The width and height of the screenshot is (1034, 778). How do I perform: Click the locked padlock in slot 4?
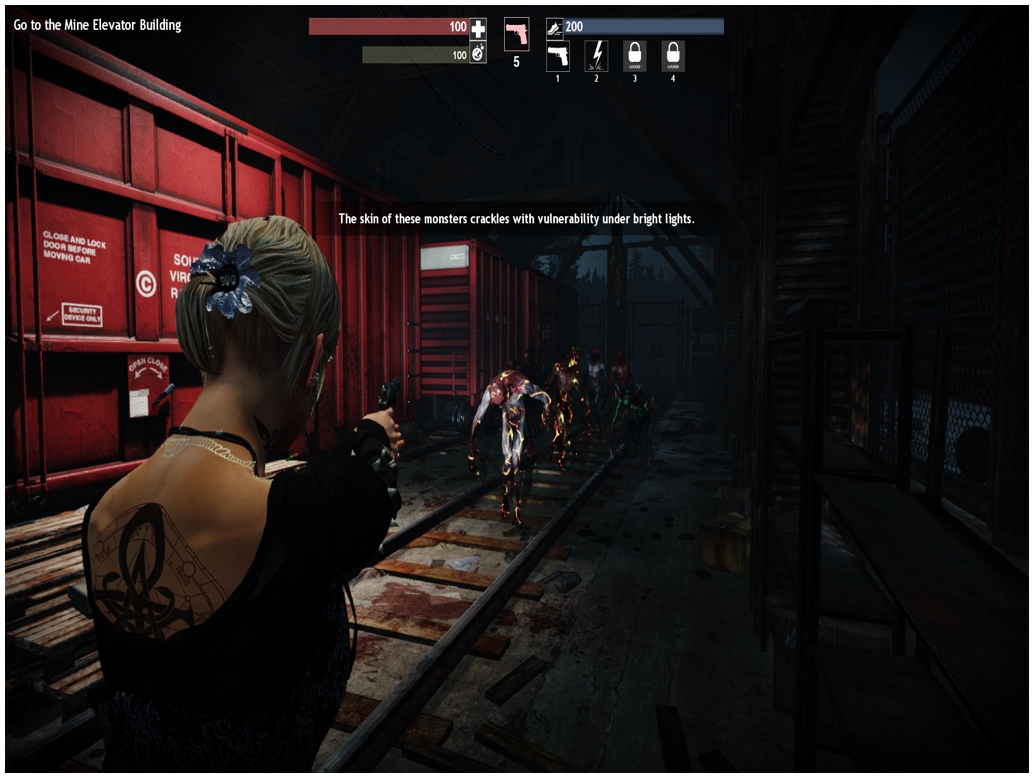tap(673, 55)
